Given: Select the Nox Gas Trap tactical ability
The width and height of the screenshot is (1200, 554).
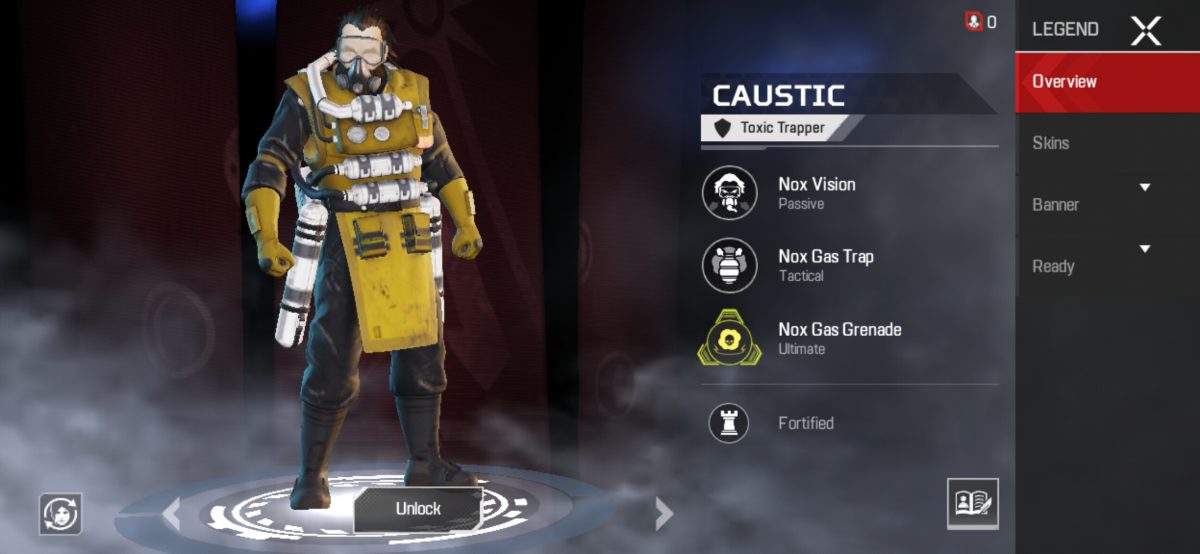Looking at the screenshot, I should coord(730,265).
